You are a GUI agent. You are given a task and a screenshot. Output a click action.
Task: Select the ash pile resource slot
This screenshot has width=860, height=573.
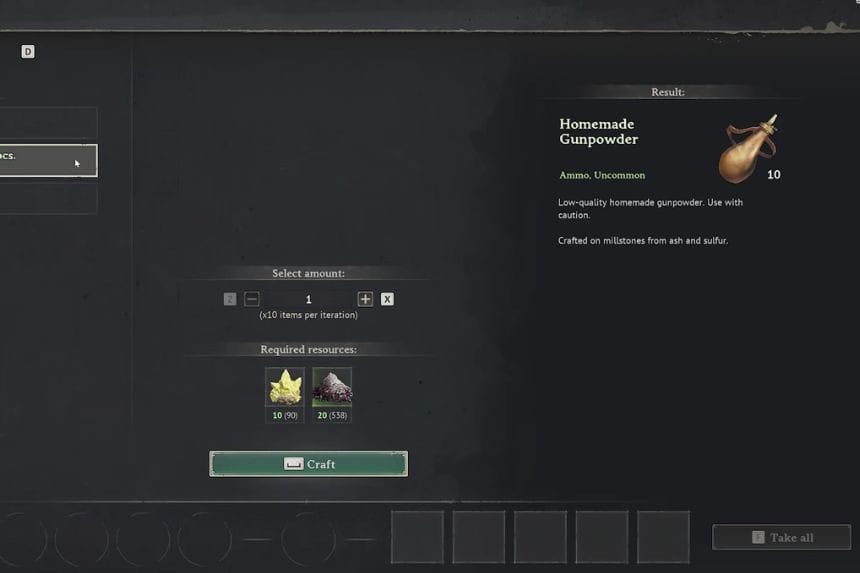pyautogui.click(x=332, y=387)
